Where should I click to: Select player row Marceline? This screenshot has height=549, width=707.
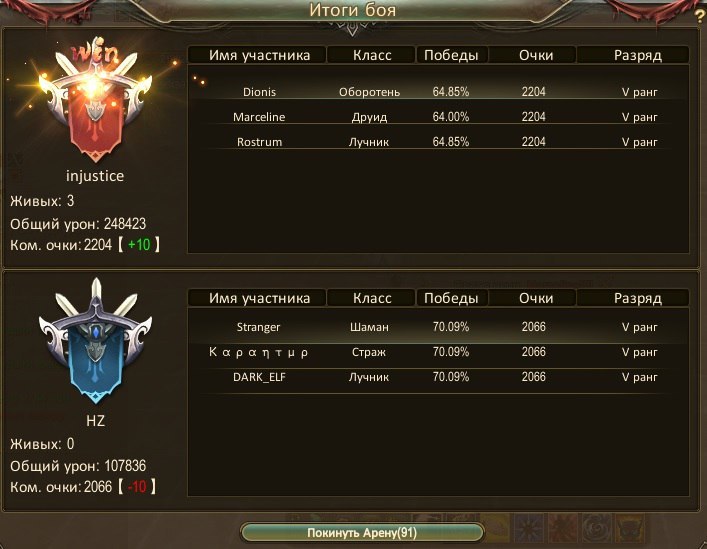pos(438,117)
